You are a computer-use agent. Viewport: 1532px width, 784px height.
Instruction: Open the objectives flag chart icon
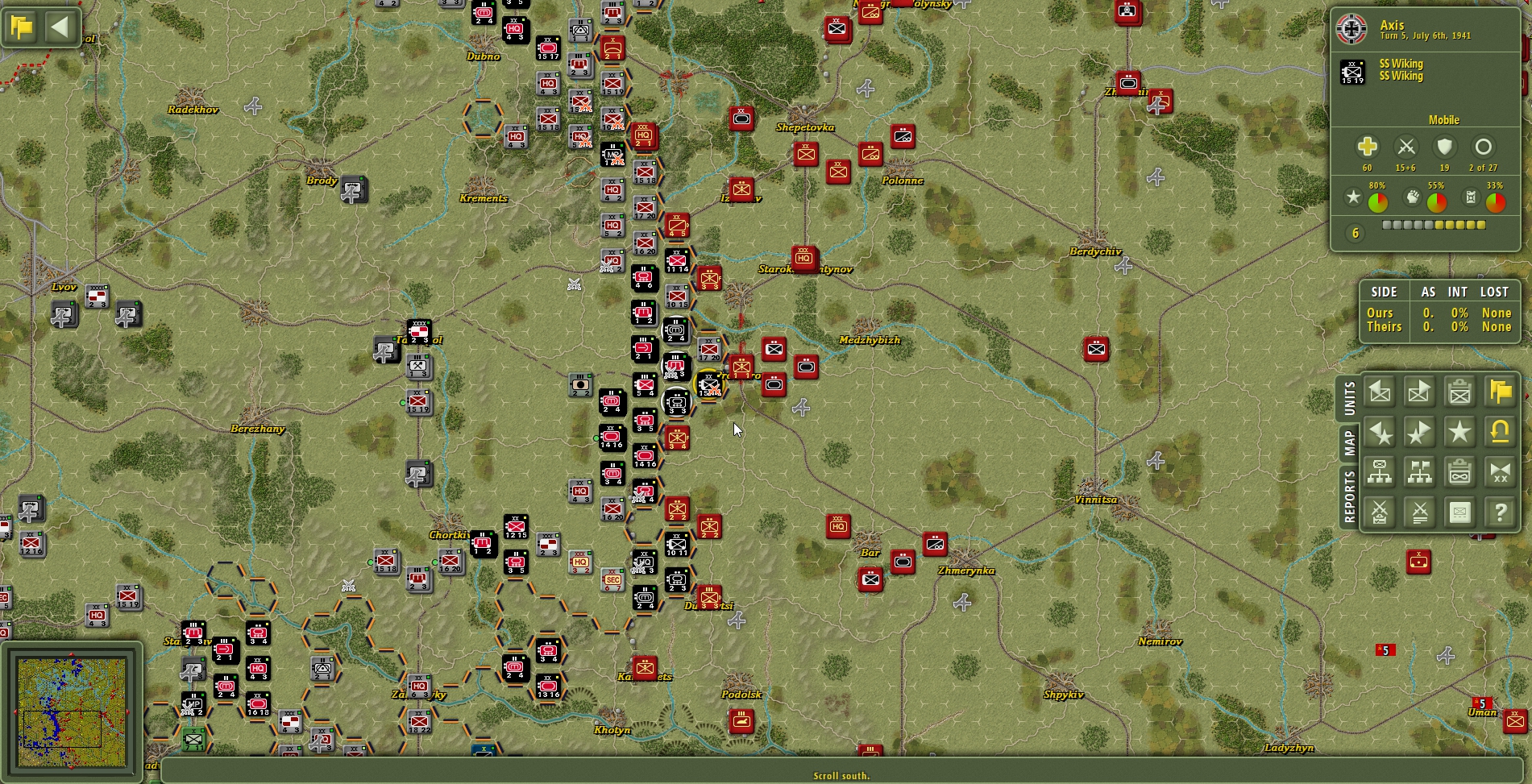pyautogui.click(x=1420, y=472)
